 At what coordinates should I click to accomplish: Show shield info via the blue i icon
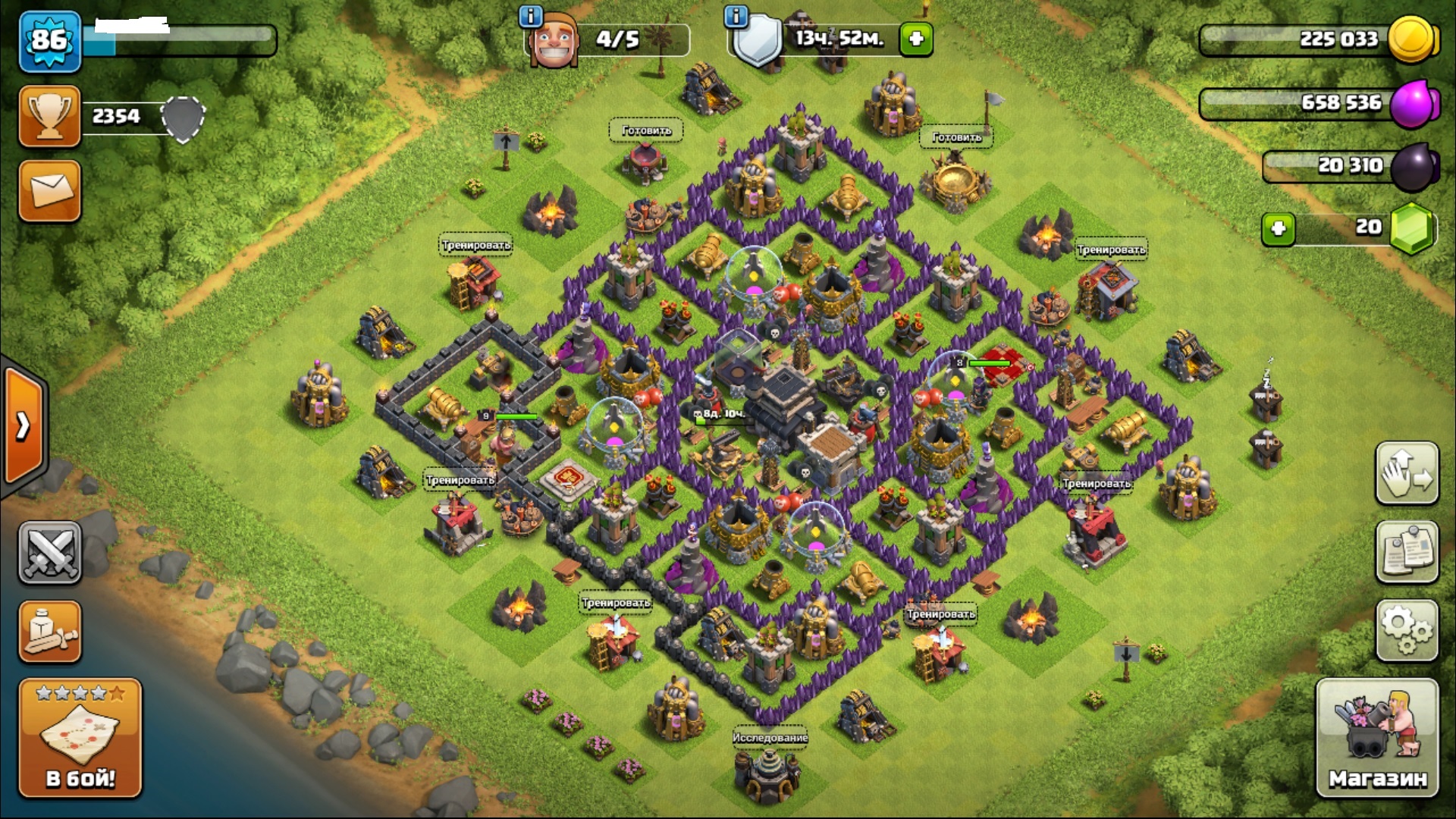click(736, 15)
